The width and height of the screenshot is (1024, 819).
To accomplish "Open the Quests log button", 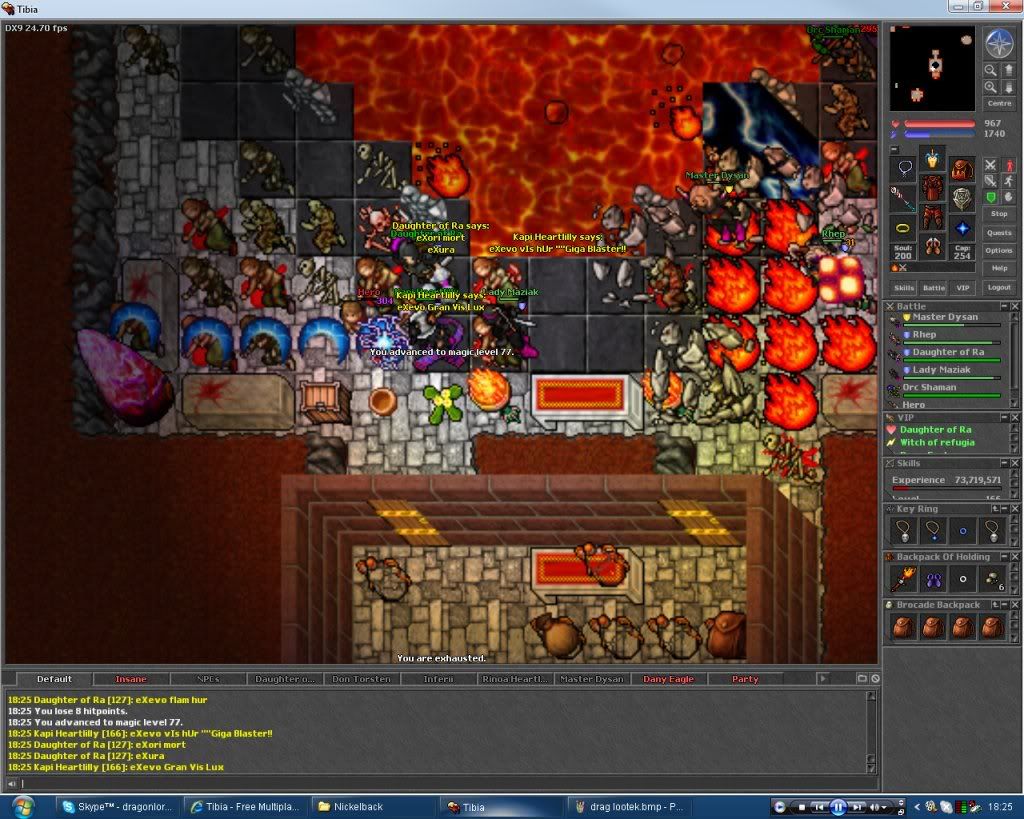I will point(999,232).
